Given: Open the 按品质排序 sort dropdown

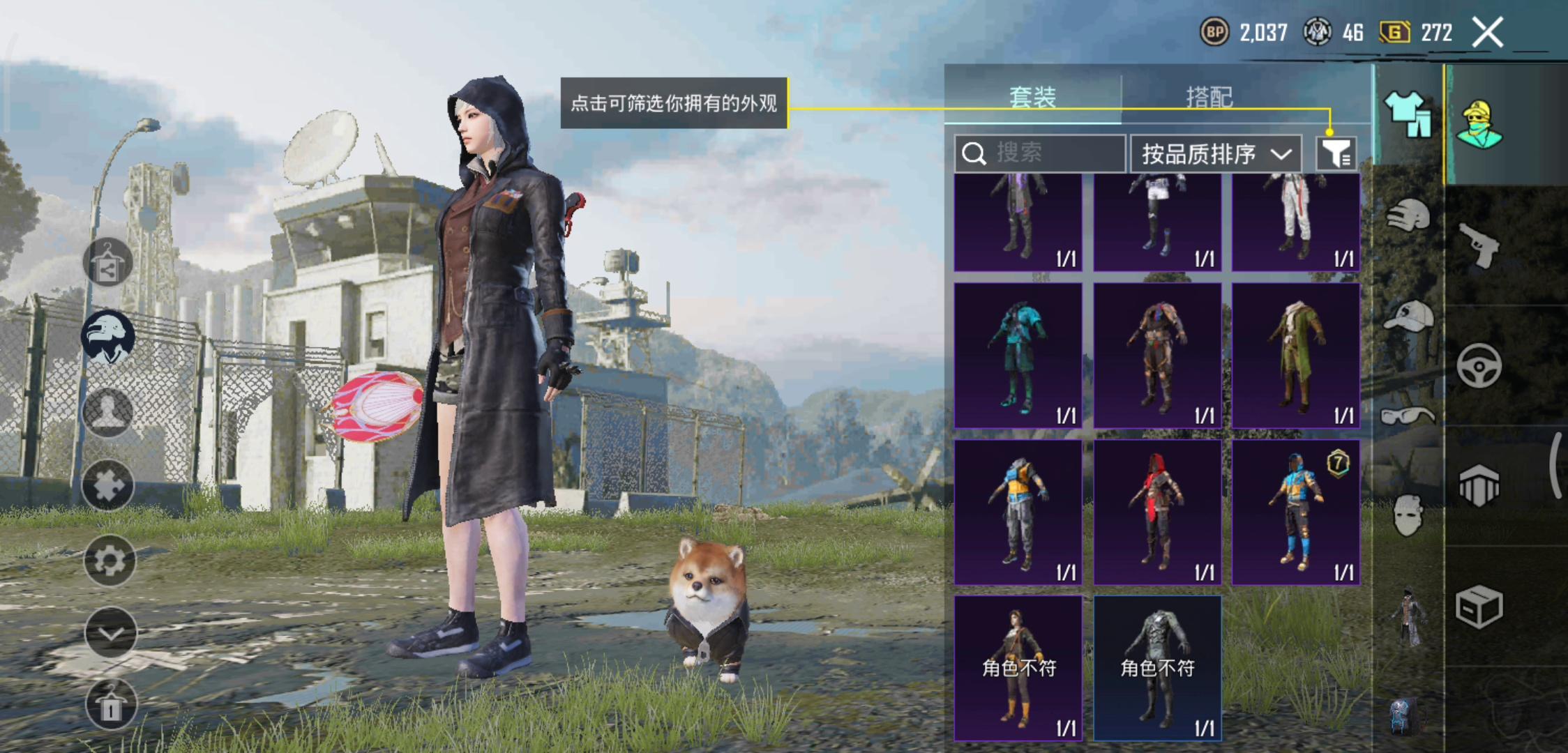Looking at the screenshot, I should (1216, 153).
